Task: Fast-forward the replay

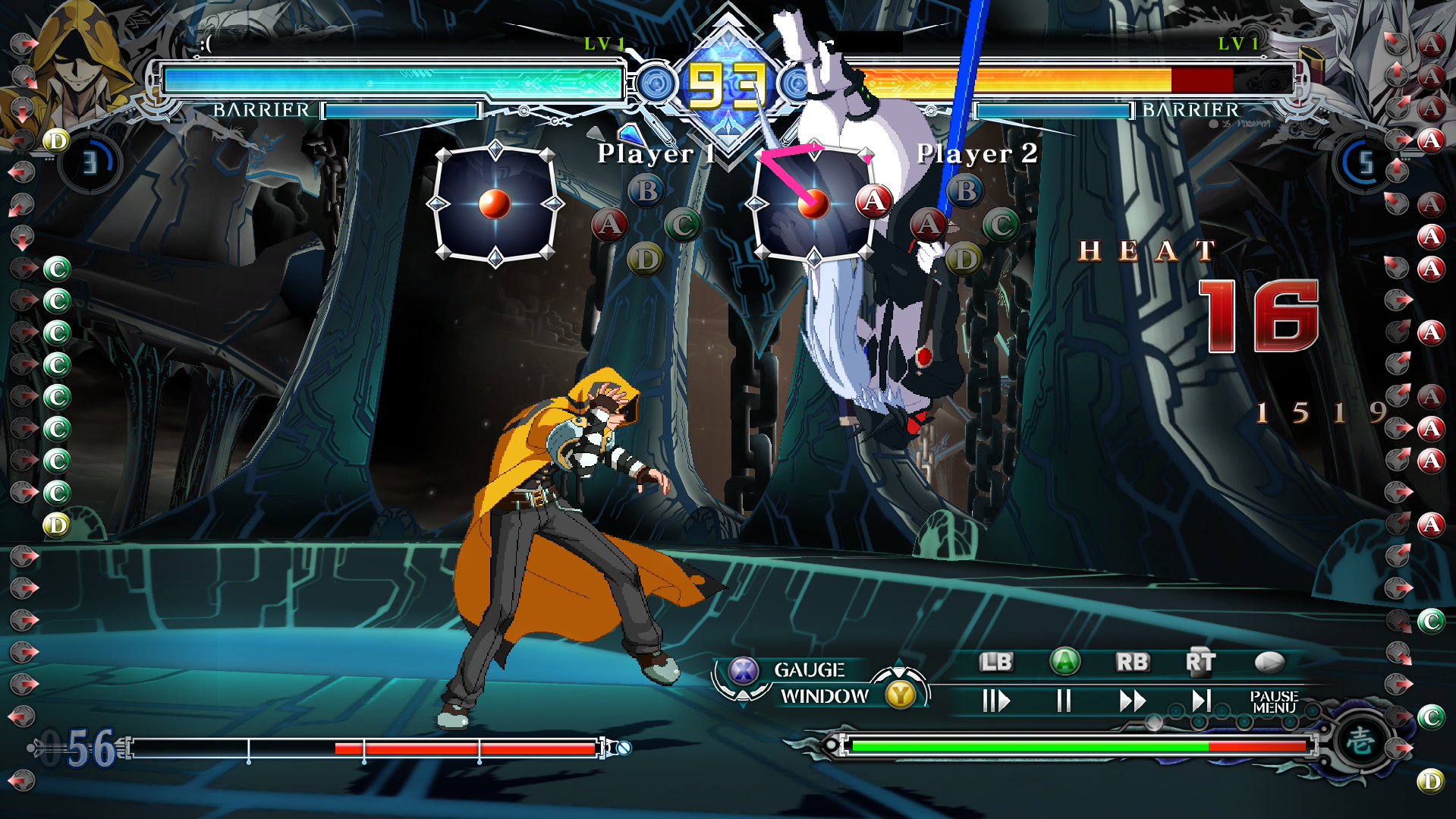Action: (x=1131, y=700)
